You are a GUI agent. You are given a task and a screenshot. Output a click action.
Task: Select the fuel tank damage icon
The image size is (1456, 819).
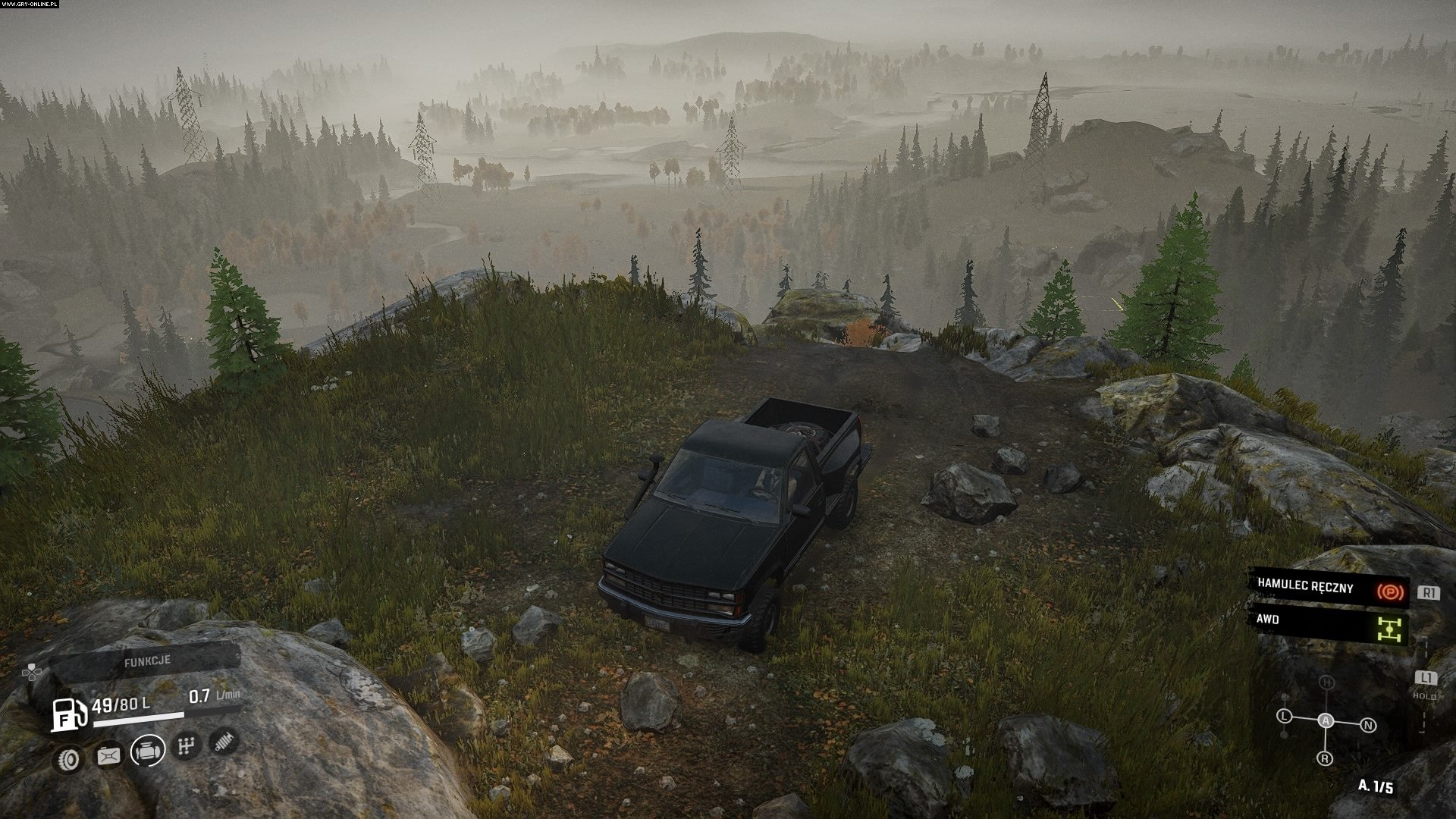pyautogui.click(x=108, y=755)
